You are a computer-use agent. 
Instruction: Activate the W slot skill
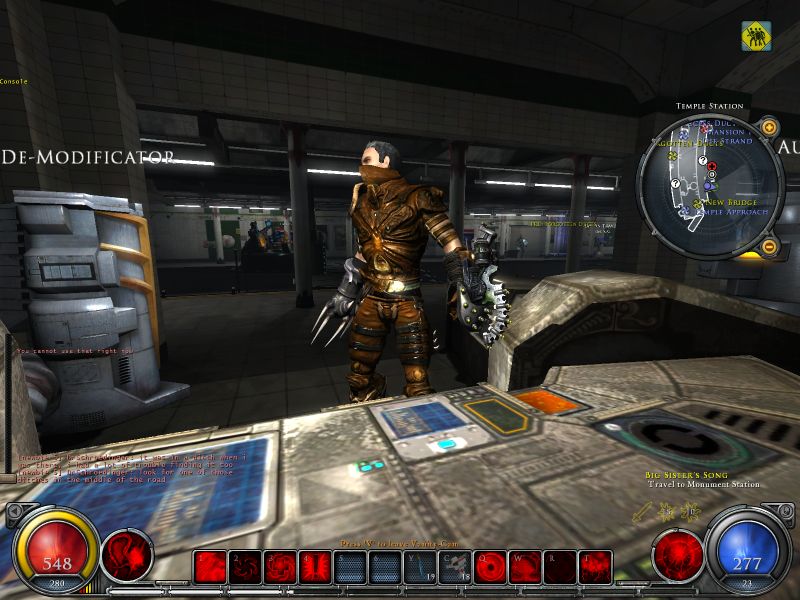coord(525,567)
